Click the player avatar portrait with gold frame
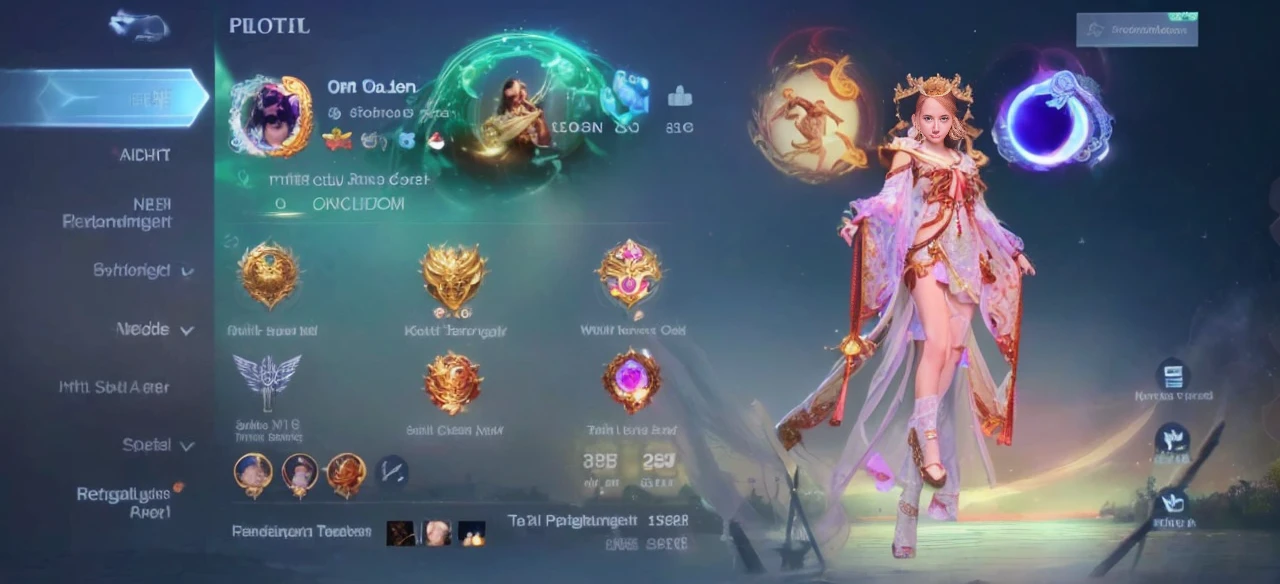 (x=270, y=115)
